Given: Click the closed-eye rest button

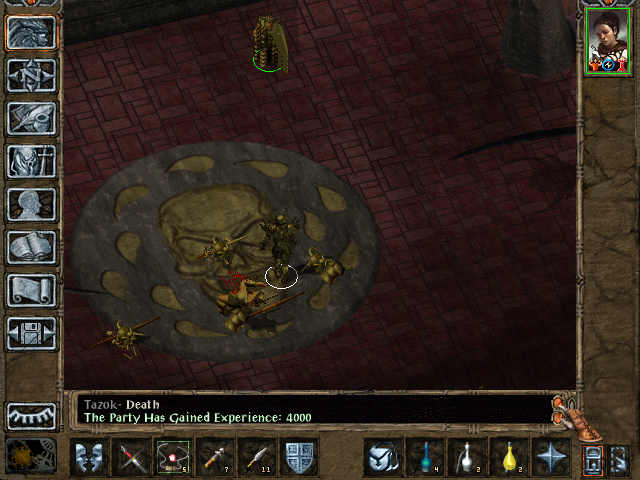Looking at the screenshot, I should click(31, 415).
